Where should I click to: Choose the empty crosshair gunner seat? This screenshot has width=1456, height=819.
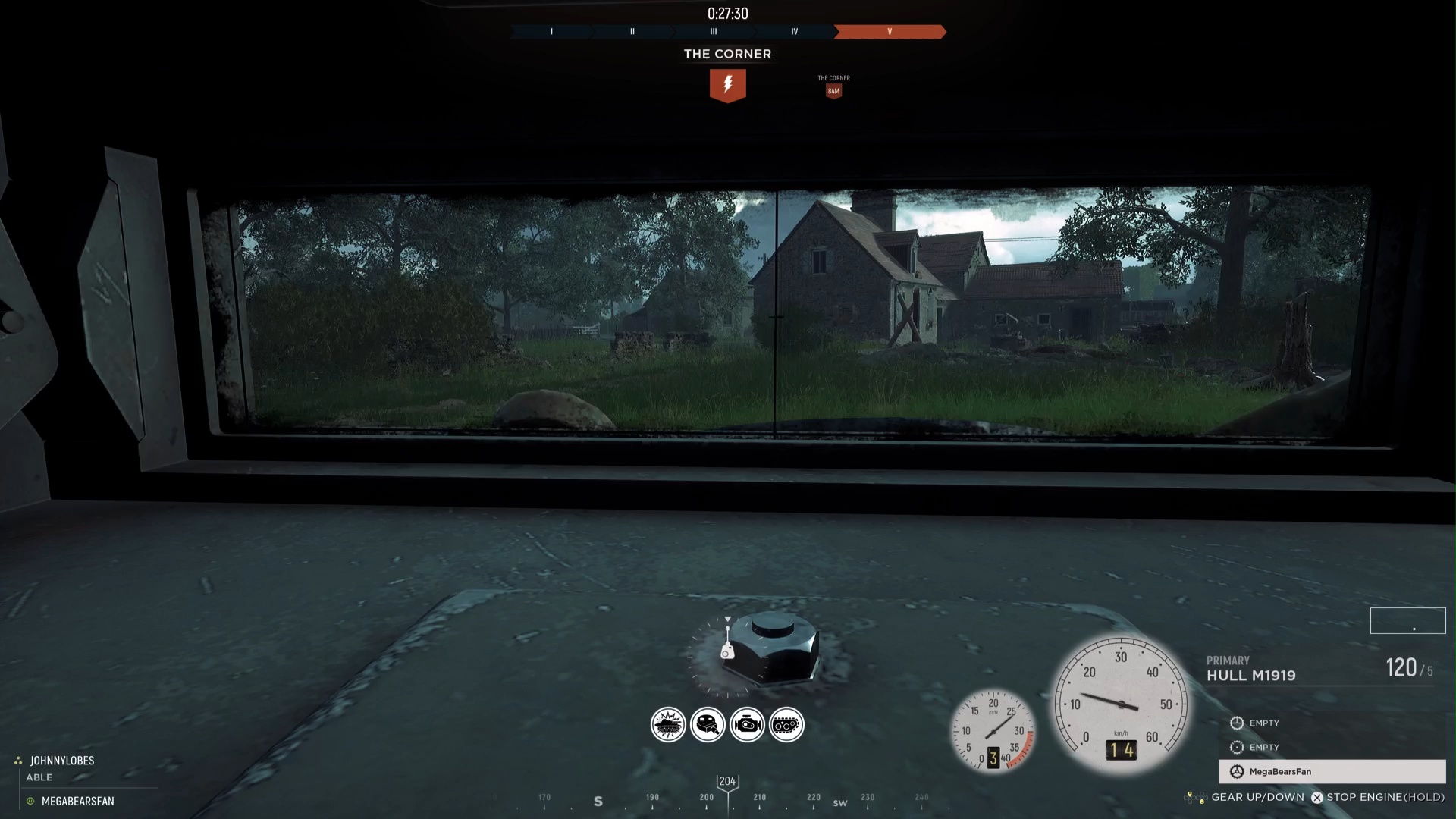[1256, 723]
